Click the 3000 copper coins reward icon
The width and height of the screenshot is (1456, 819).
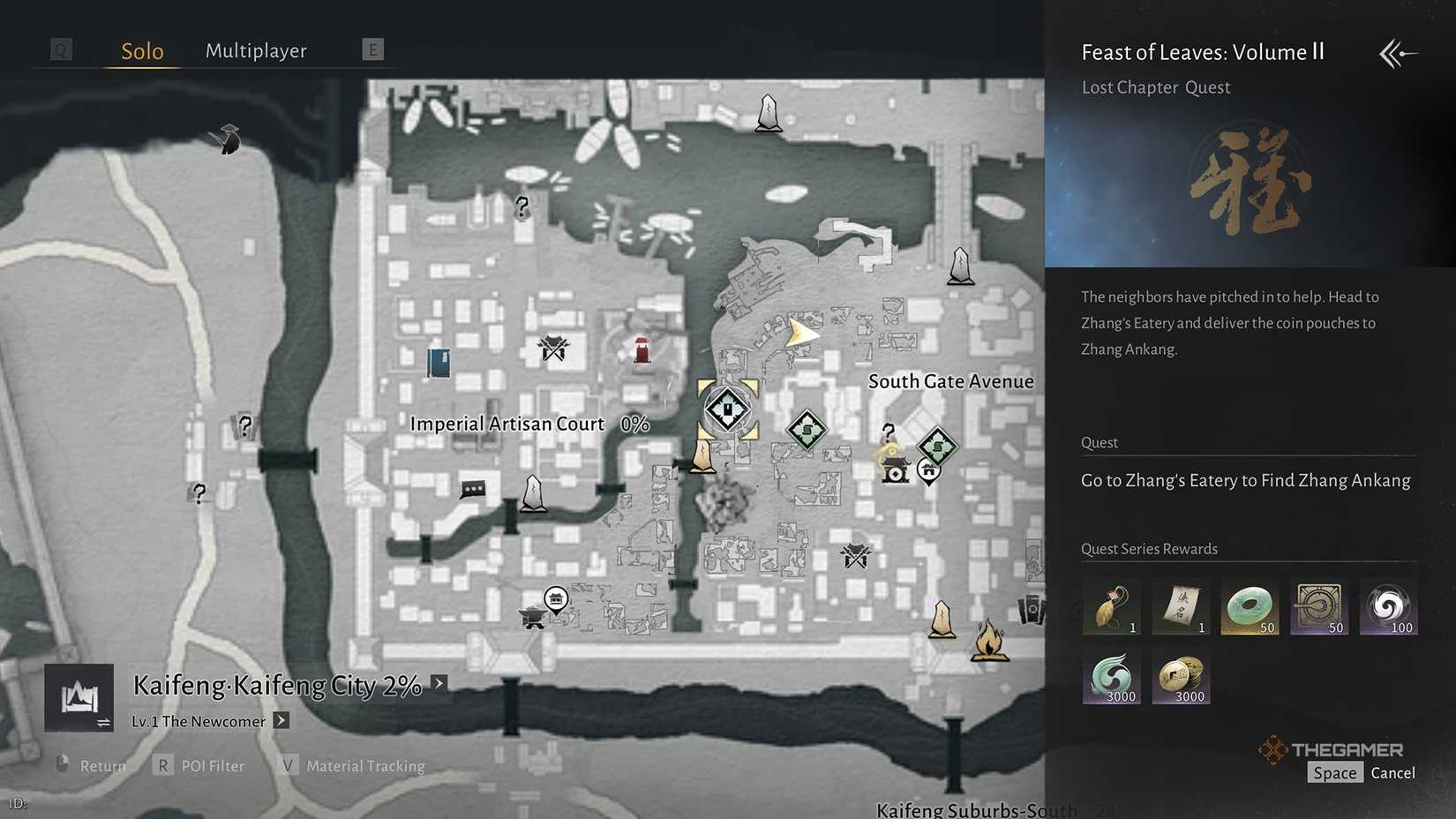1180,678
